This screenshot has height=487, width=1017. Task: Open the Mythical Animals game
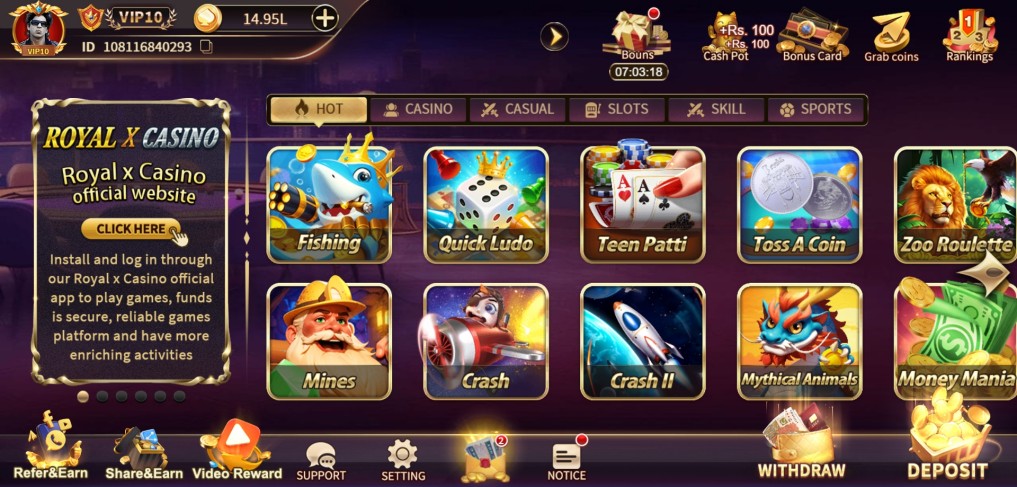pyautogui.click(x=799, y=342)
